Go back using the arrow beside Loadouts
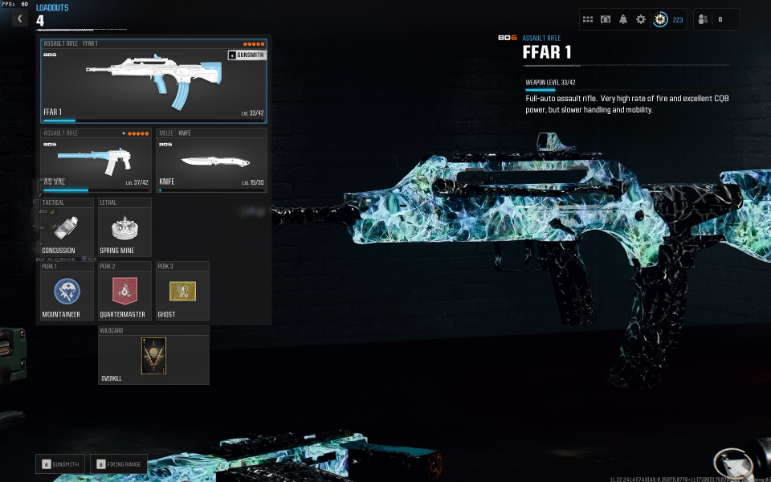This screenshot has height=482, width=771. tap(19, 19)
